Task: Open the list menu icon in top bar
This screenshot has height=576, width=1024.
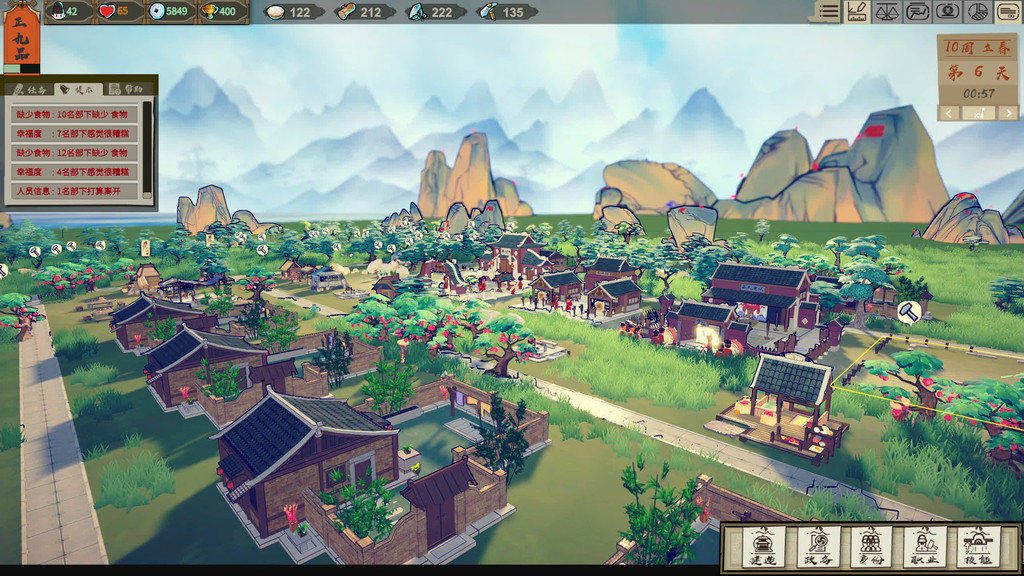Action: pyautogui.click(x=827, y=12)
